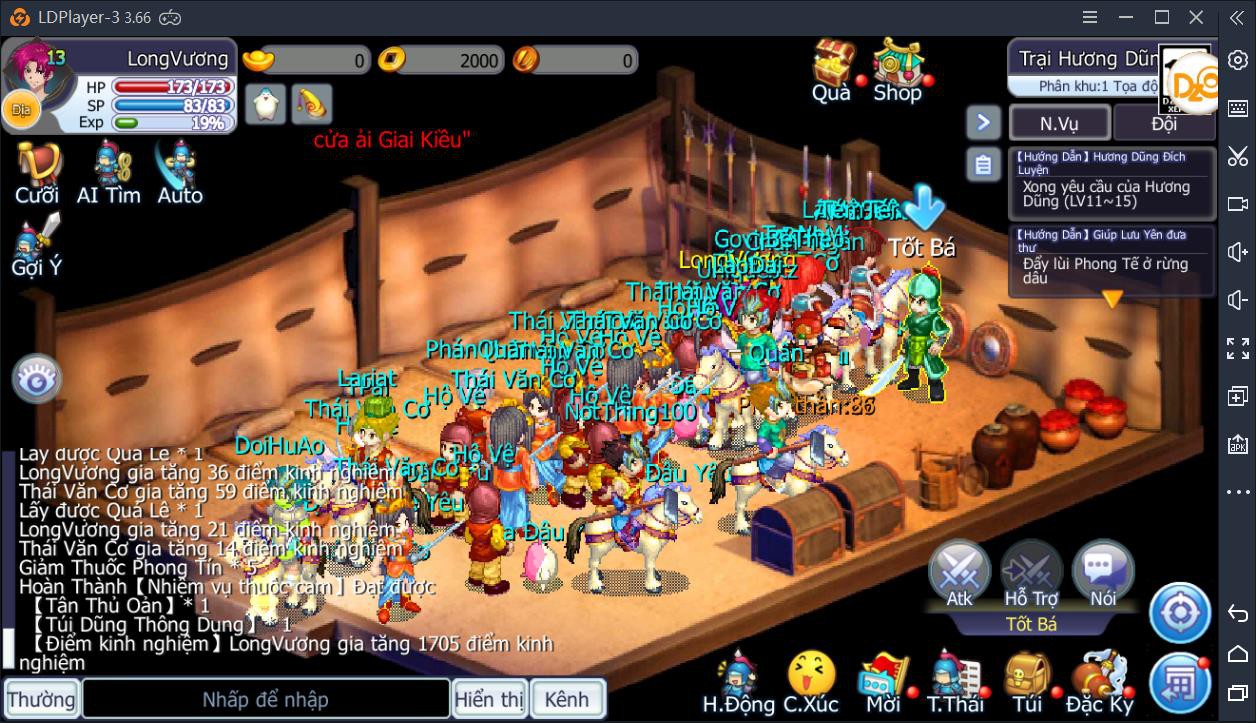Activate the Atk crossed swords button
The height and width of the screenshot is (723, 1256).
tap(959, 574)
